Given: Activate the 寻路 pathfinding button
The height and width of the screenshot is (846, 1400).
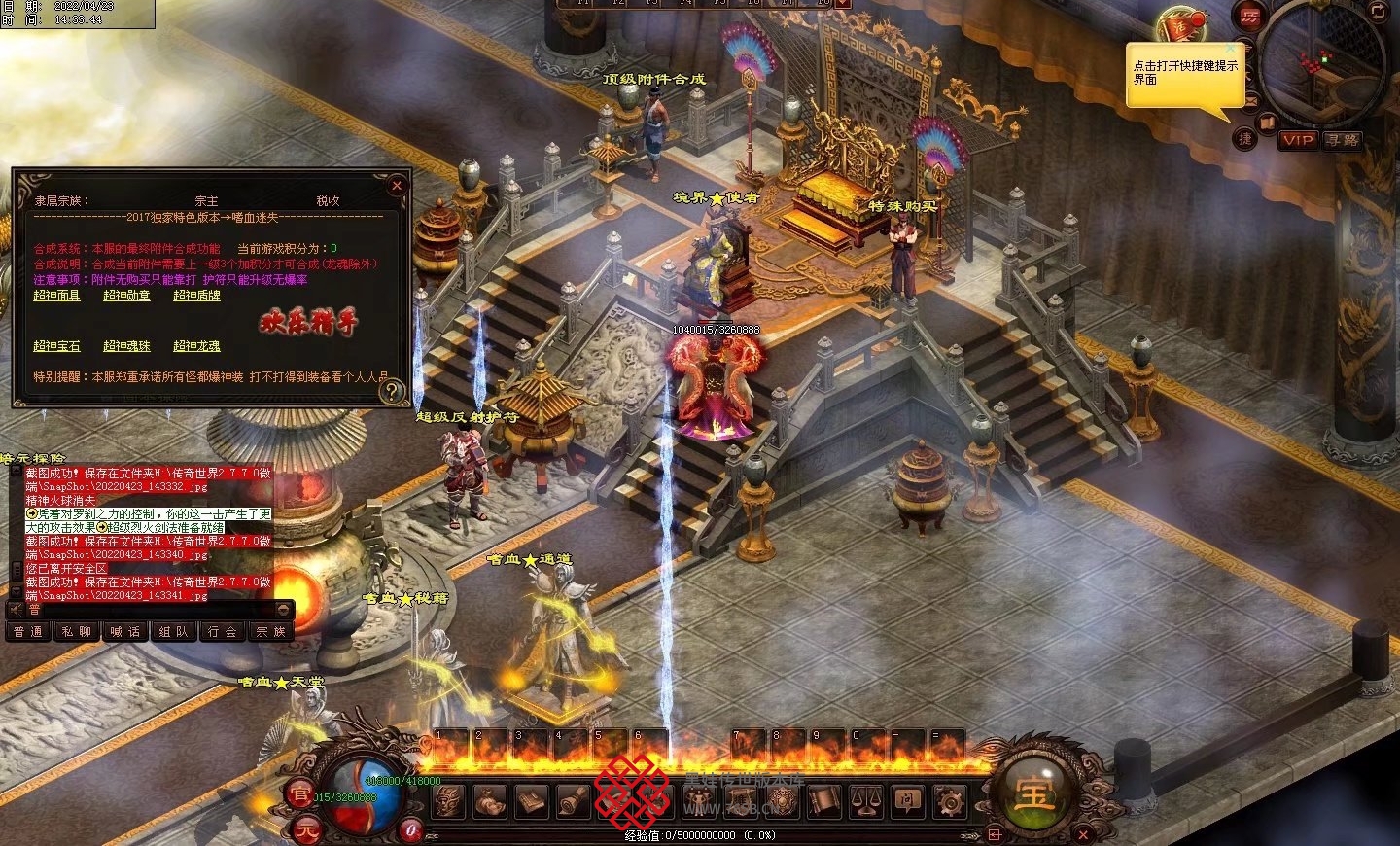Looking at the screenshot, I should [1342, 140].
